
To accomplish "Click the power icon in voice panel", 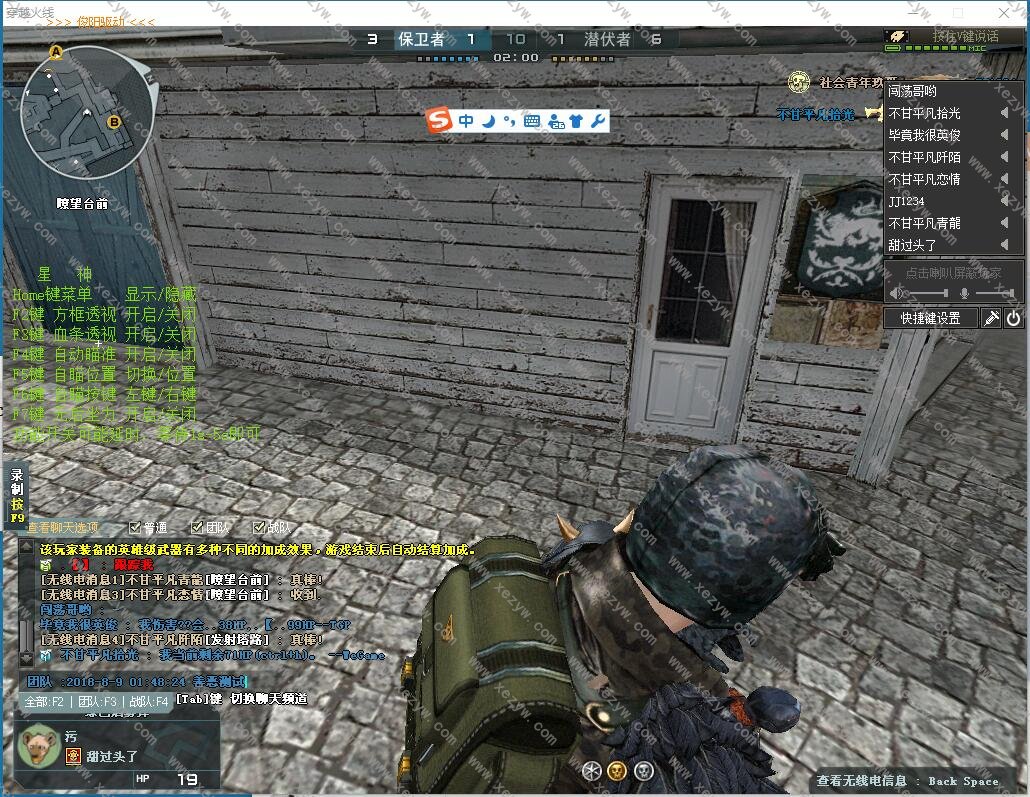I will coord(1013,318).
